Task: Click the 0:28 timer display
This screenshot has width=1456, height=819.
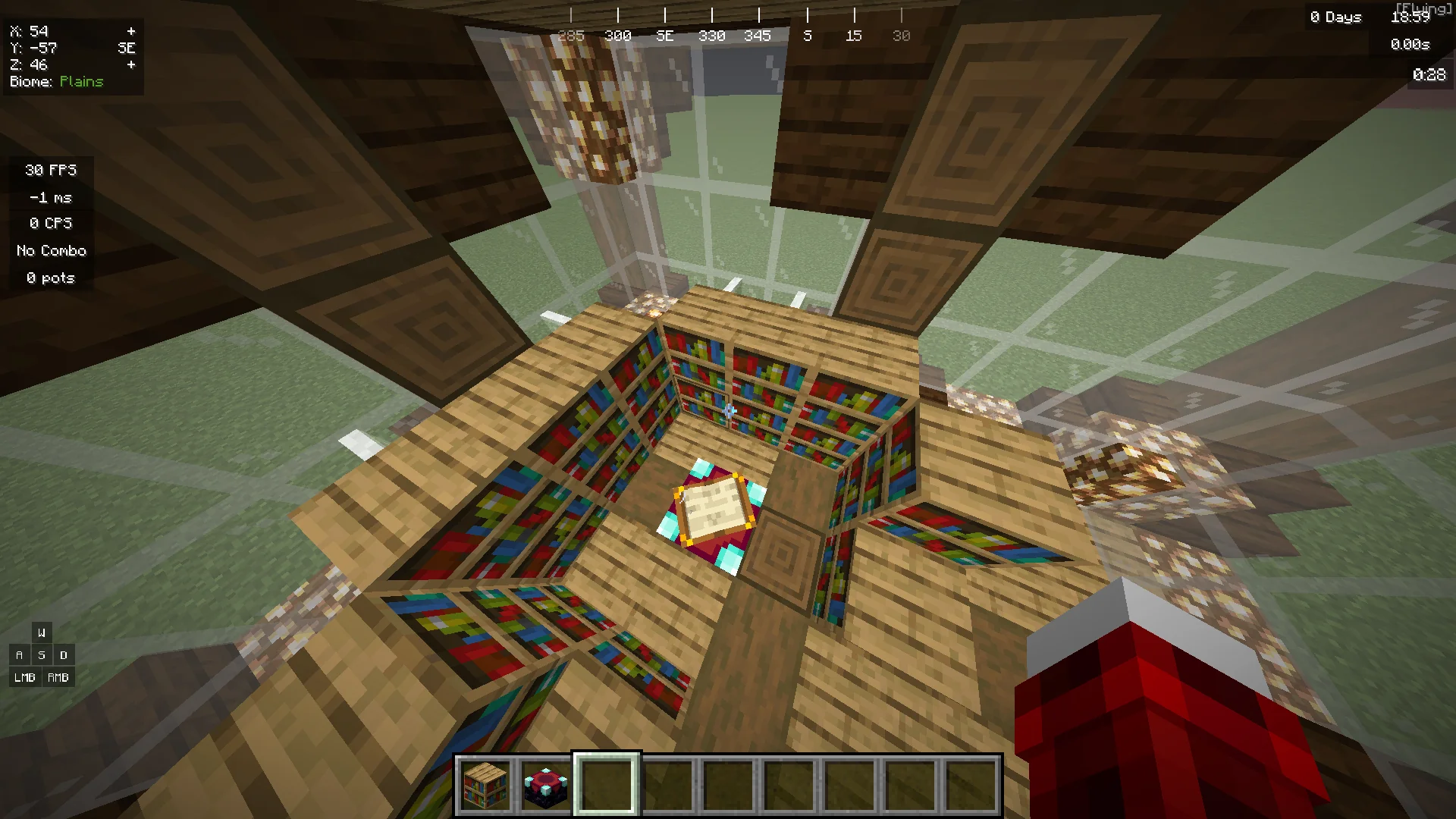Action: [1429, 74]
